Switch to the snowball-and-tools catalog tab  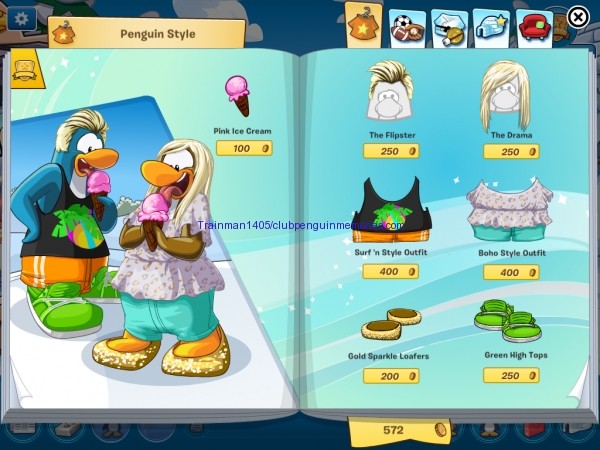(449, 23)
